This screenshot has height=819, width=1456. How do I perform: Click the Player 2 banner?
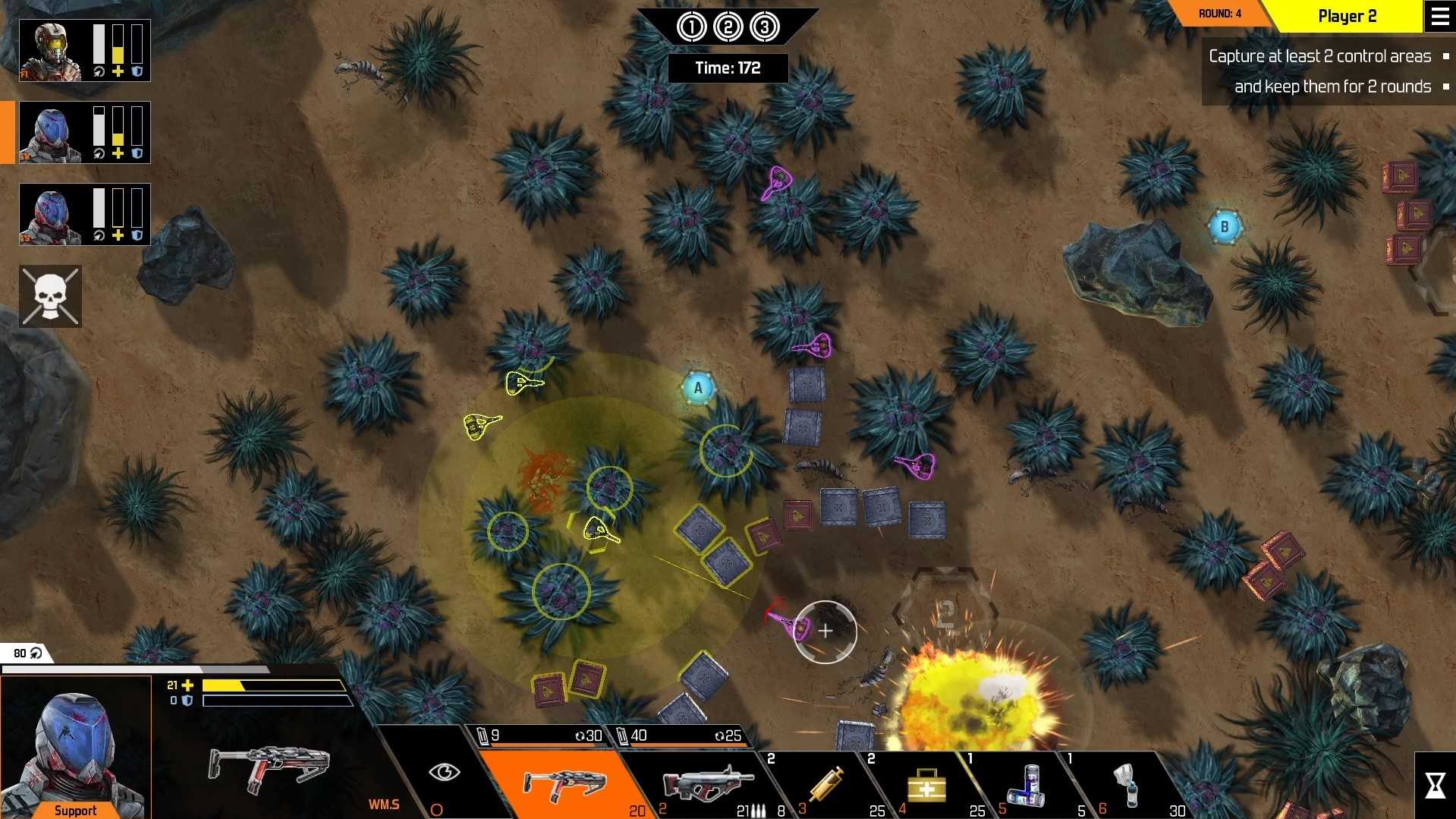coord(1347,15)
